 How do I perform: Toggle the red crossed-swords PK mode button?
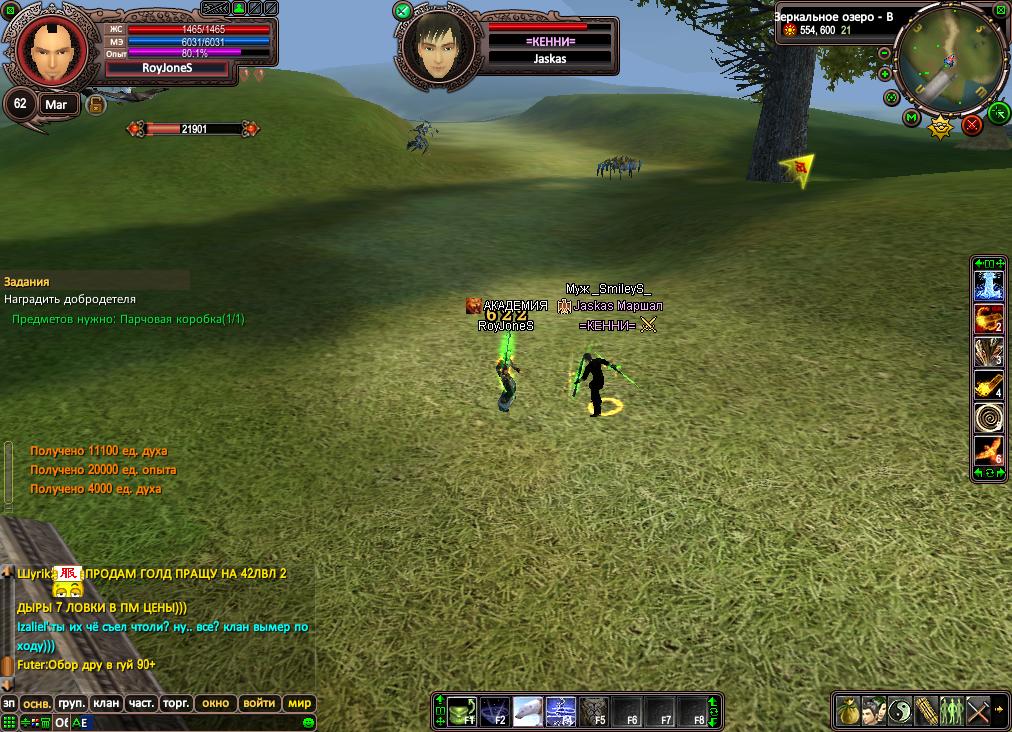pyautogui.click(x=972, y=125)
